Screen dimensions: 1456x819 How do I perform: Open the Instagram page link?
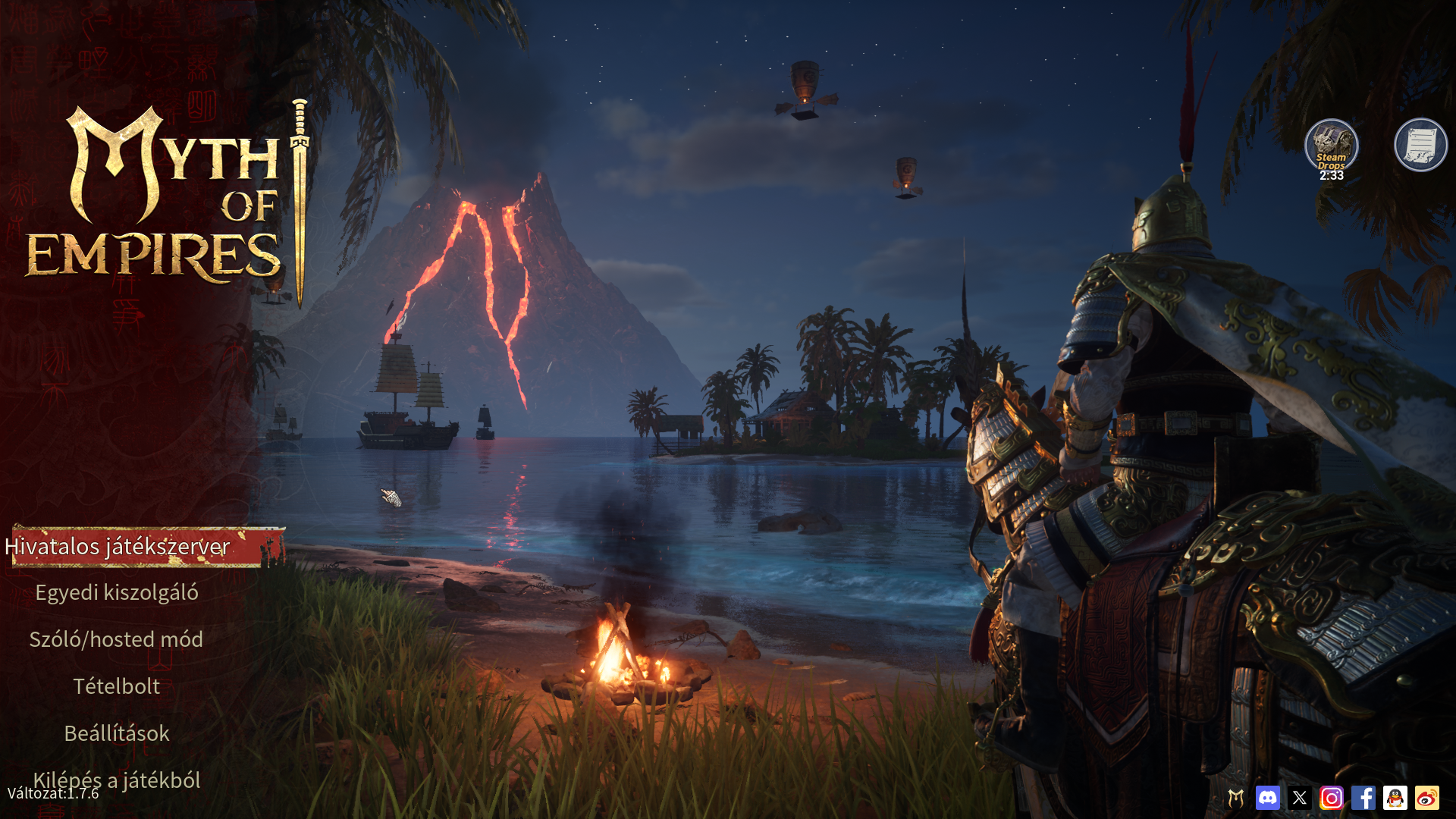[1332, 798]
